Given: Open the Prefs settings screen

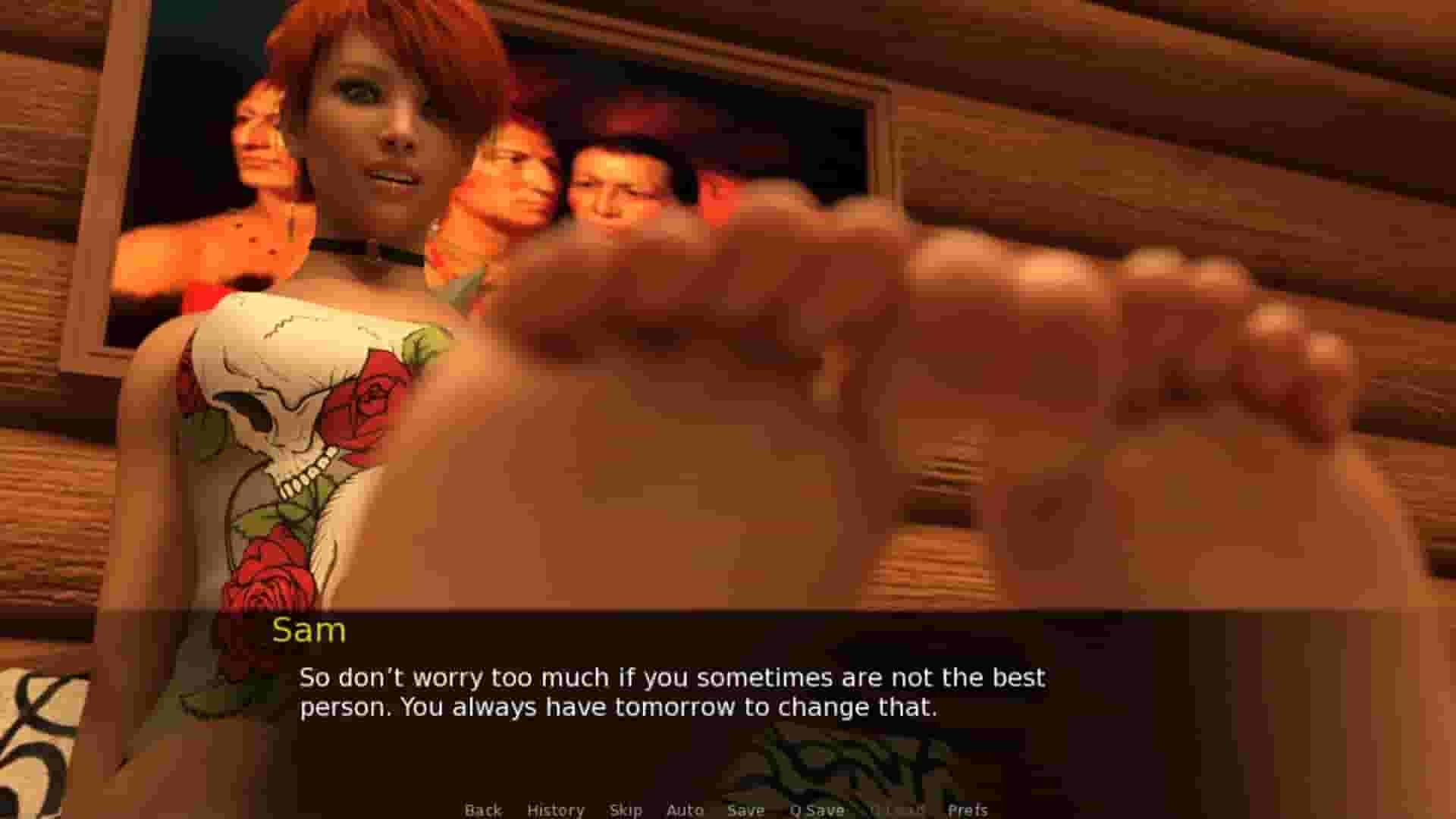Looking at the screenshot, I should click(968, 810).
